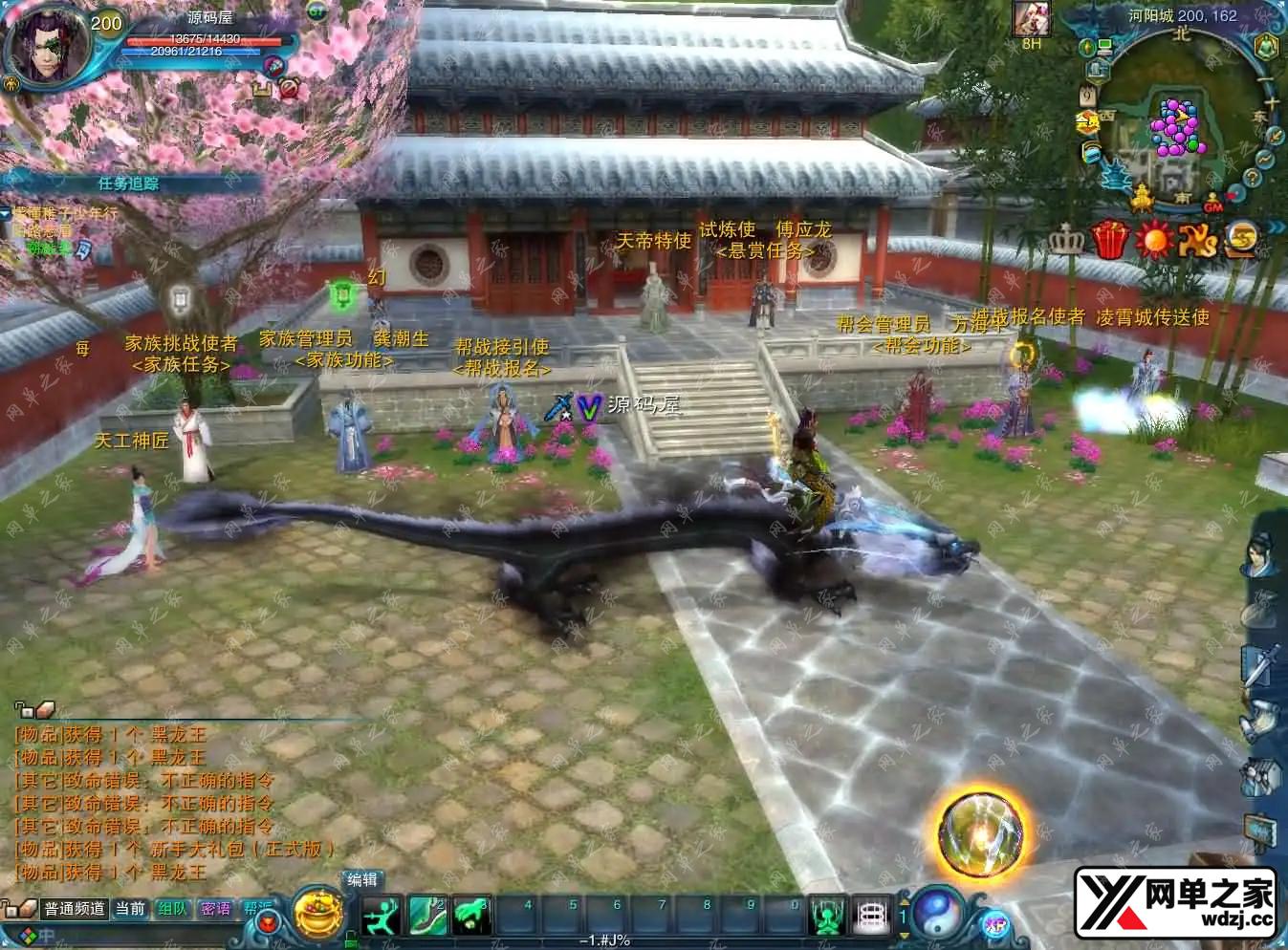The width and height of the screenshot is (1288, 950).
Task: Switch chat to the 当前 channel tab
Action: (130, 909)
